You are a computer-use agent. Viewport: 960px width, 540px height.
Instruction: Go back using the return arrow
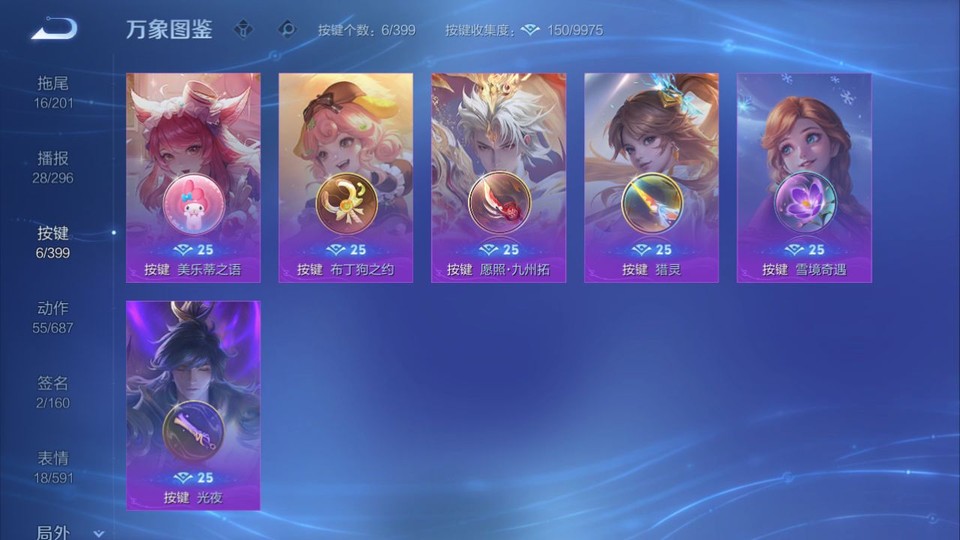pyautogui.click(x=53, y=29)
